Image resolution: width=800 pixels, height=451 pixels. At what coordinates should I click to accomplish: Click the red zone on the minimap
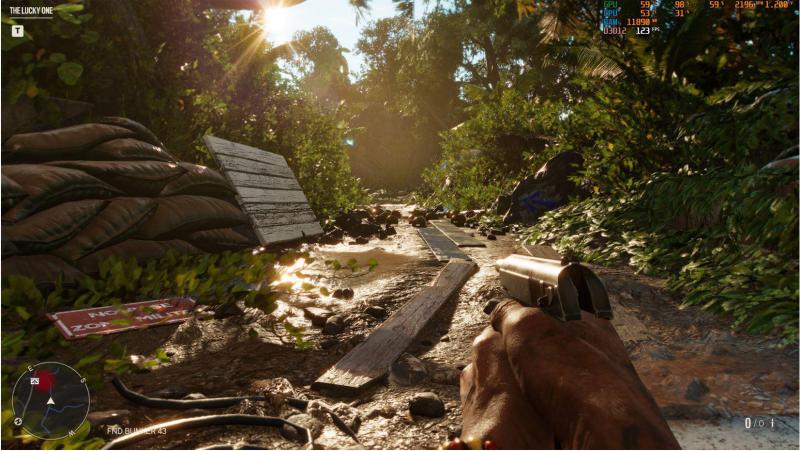tap(46, 381)
